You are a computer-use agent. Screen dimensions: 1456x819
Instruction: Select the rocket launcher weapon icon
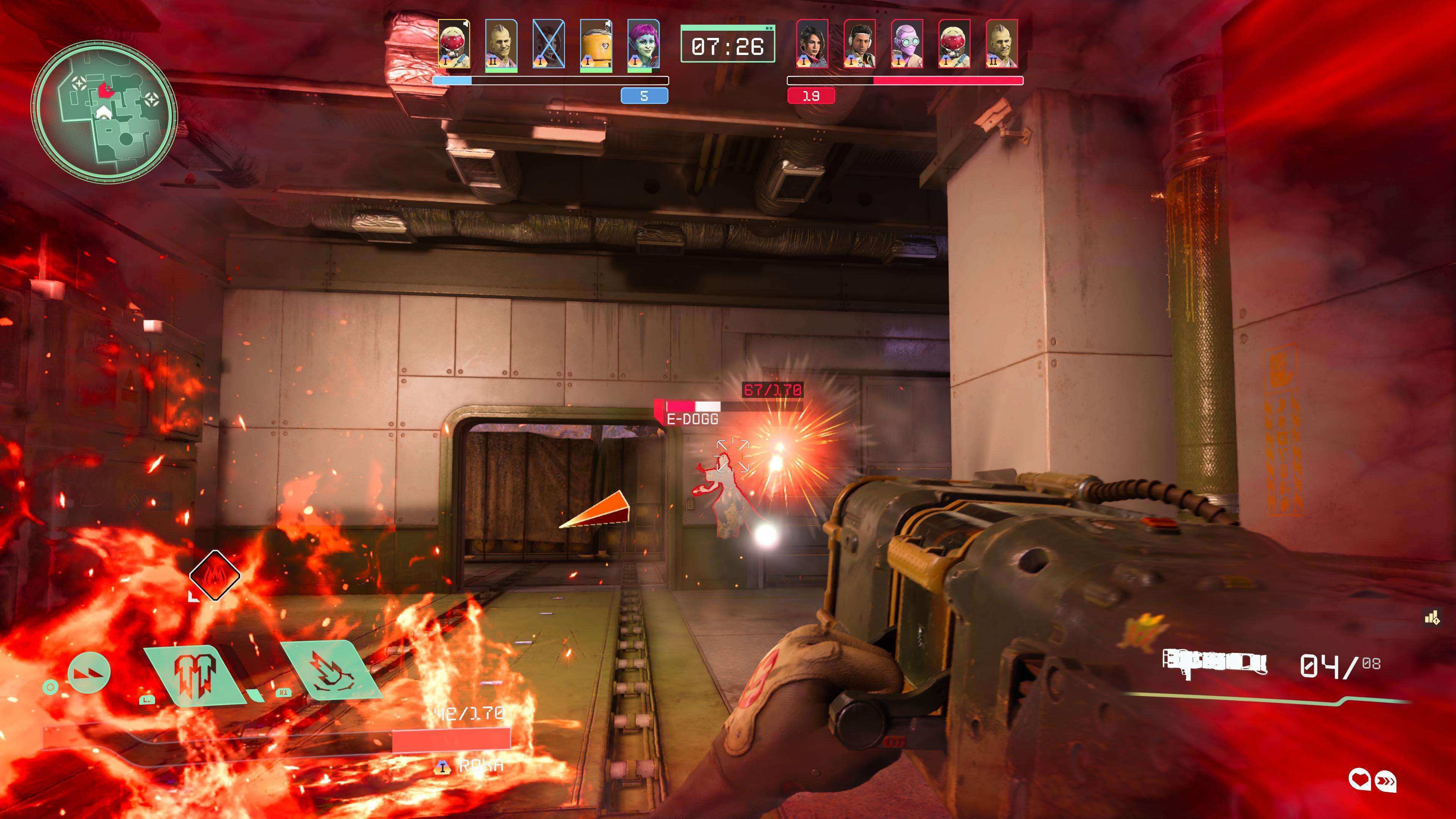(x=1214, y=664)
